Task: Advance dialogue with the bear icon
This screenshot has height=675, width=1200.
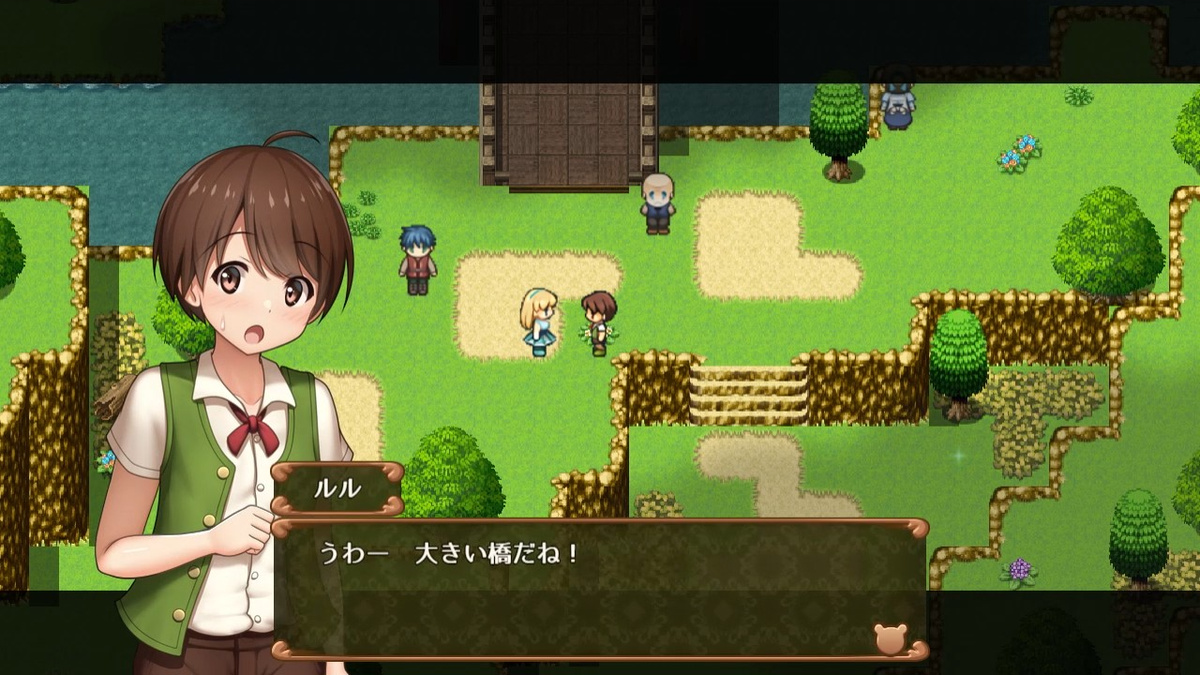Action: click(x=889, y=638)
